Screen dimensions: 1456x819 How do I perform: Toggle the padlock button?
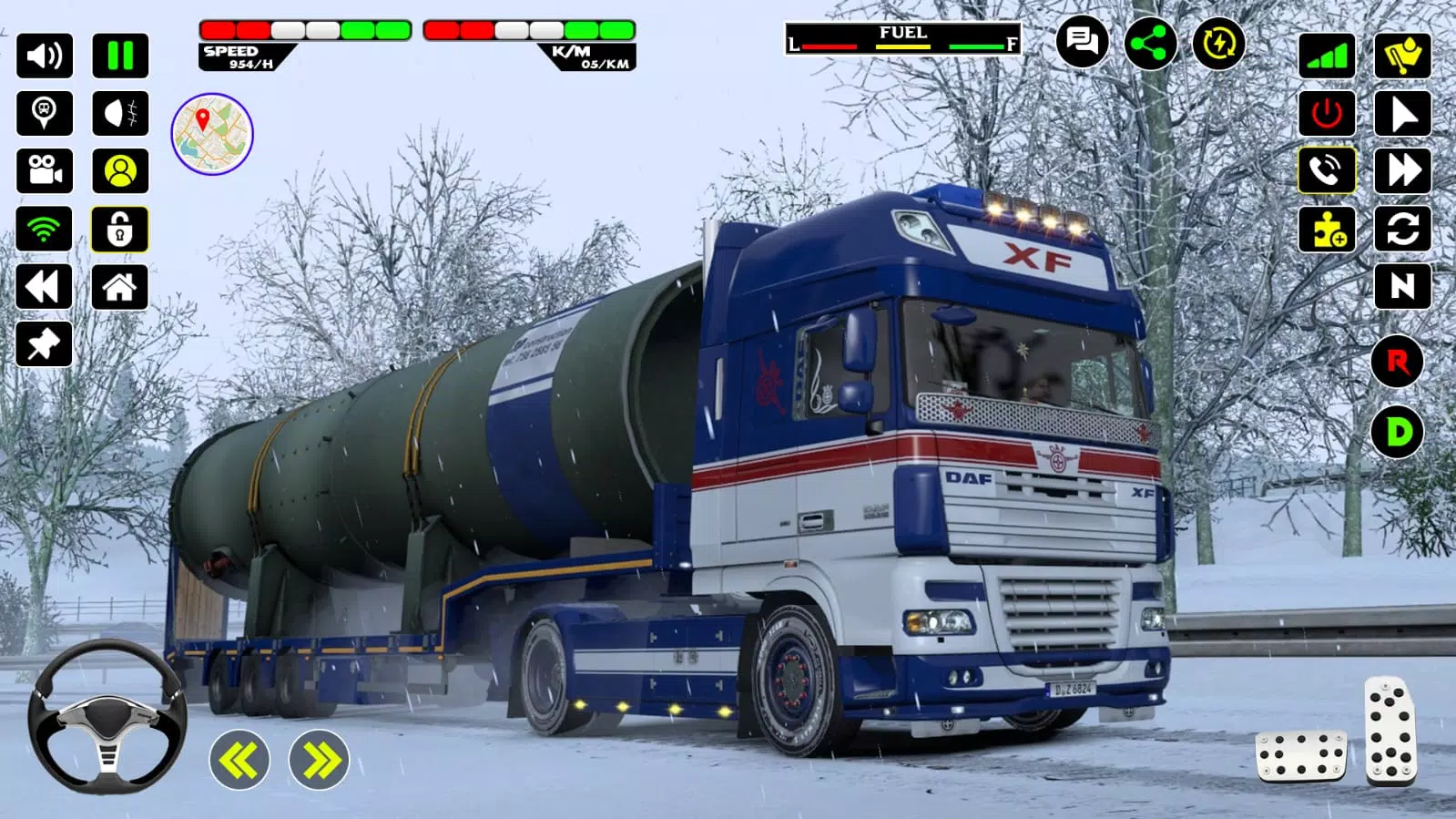pyautogui.click(x=120, y=229)
